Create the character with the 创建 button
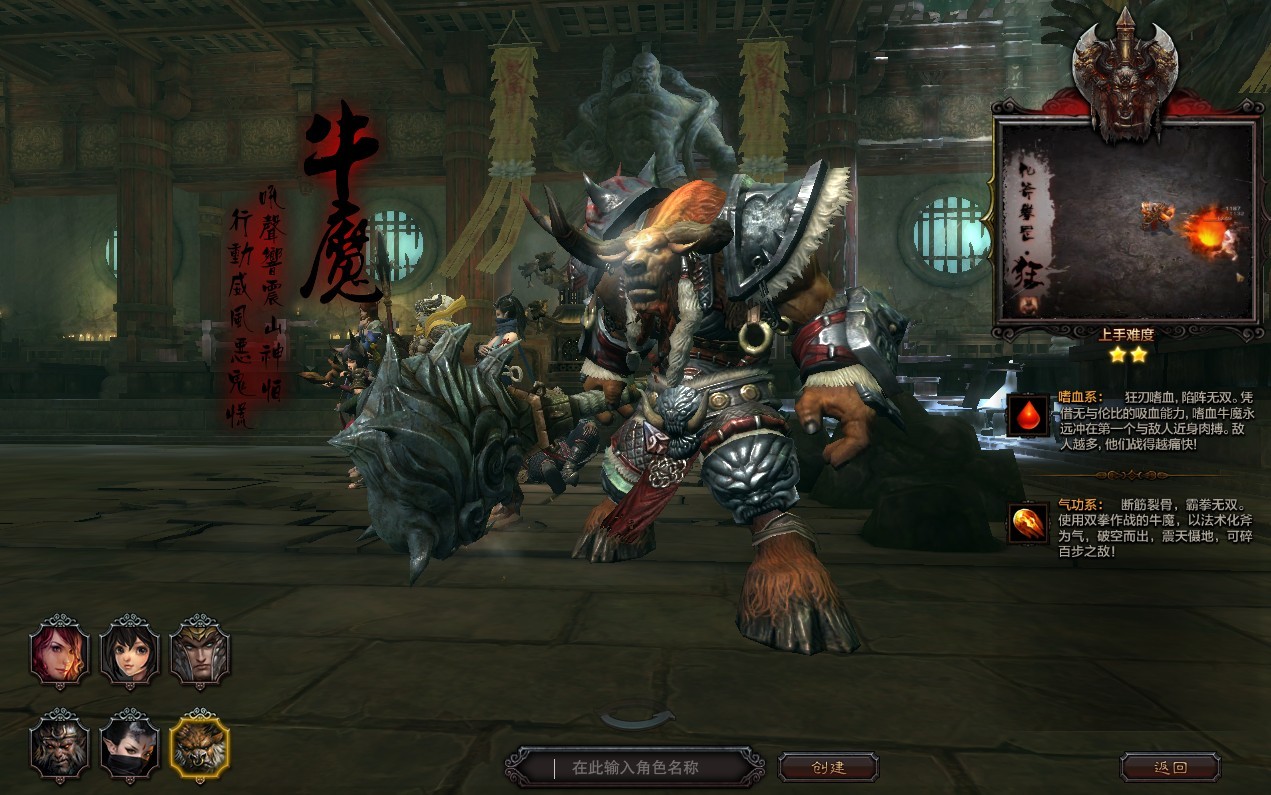 click(828, 768)
